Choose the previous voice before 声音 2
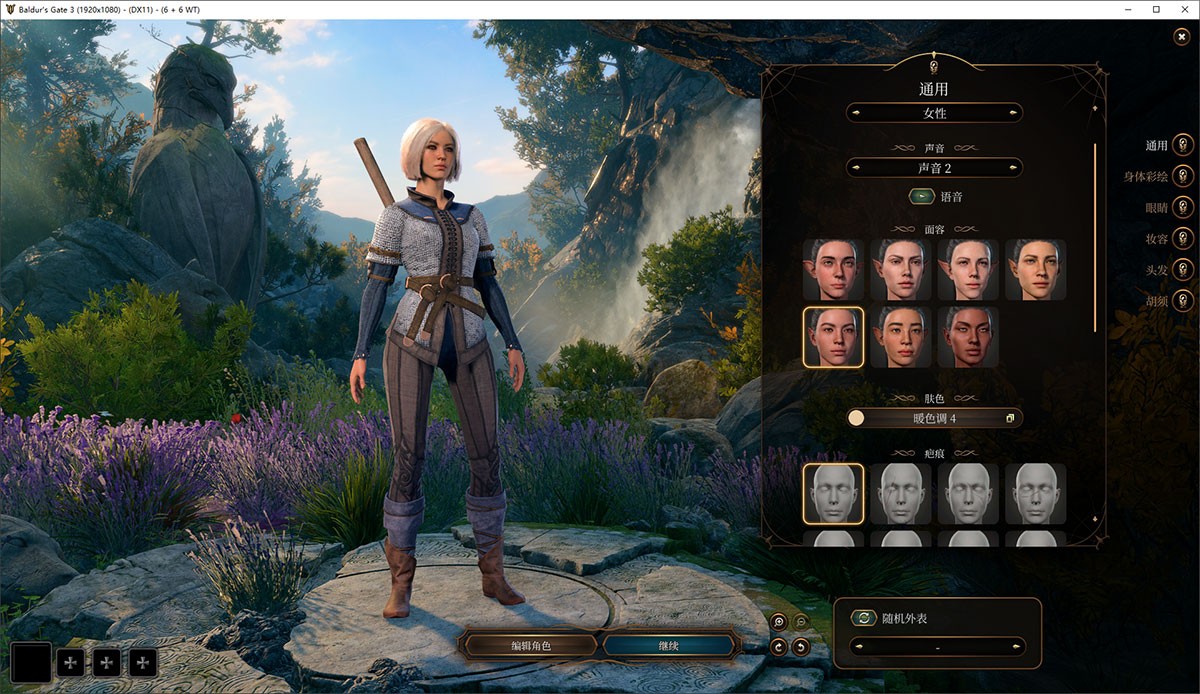The width and height of the screenshot is (1200, 694). point(855,168)
